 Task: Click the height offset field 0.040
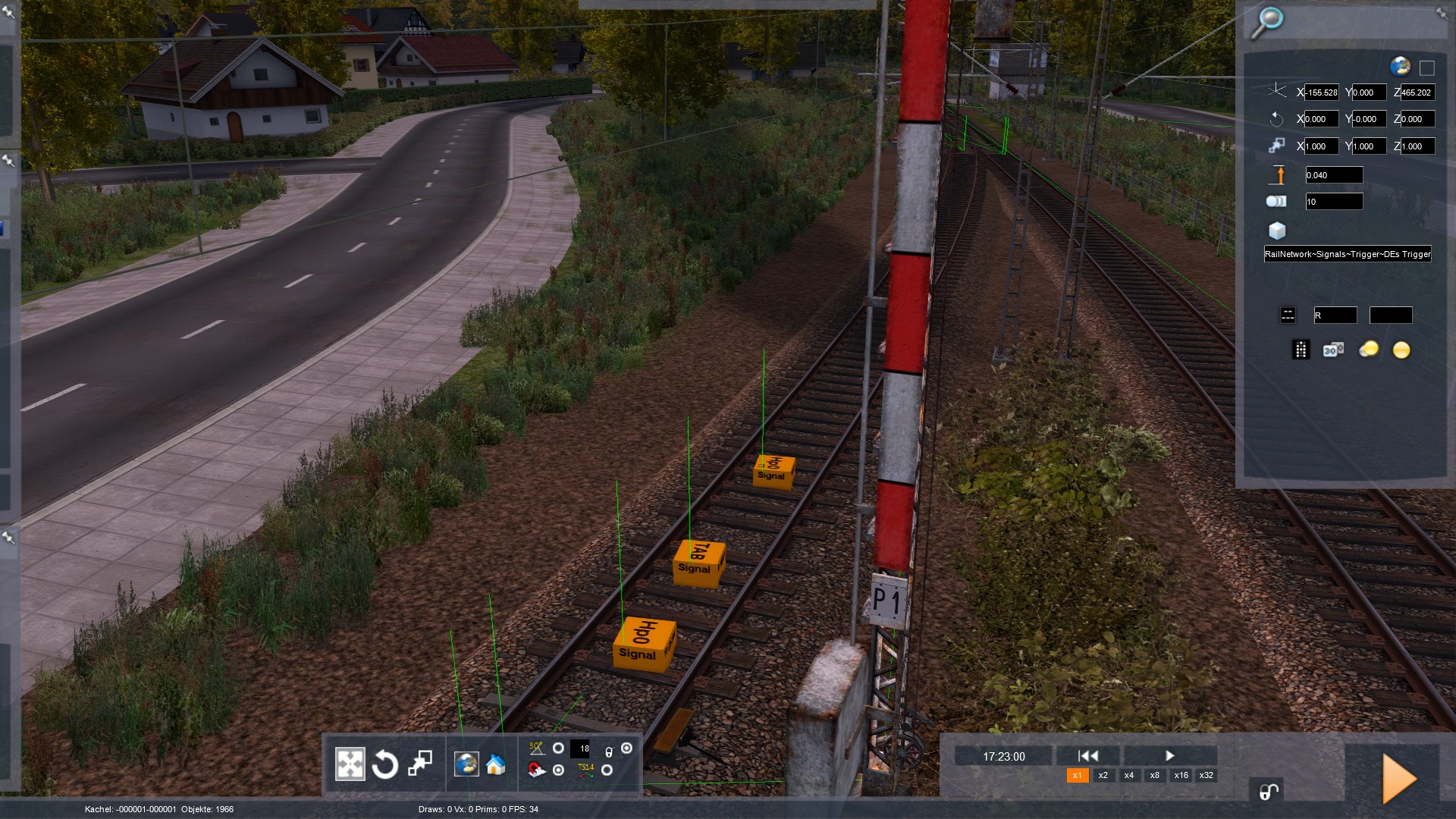click(1333, 175)
